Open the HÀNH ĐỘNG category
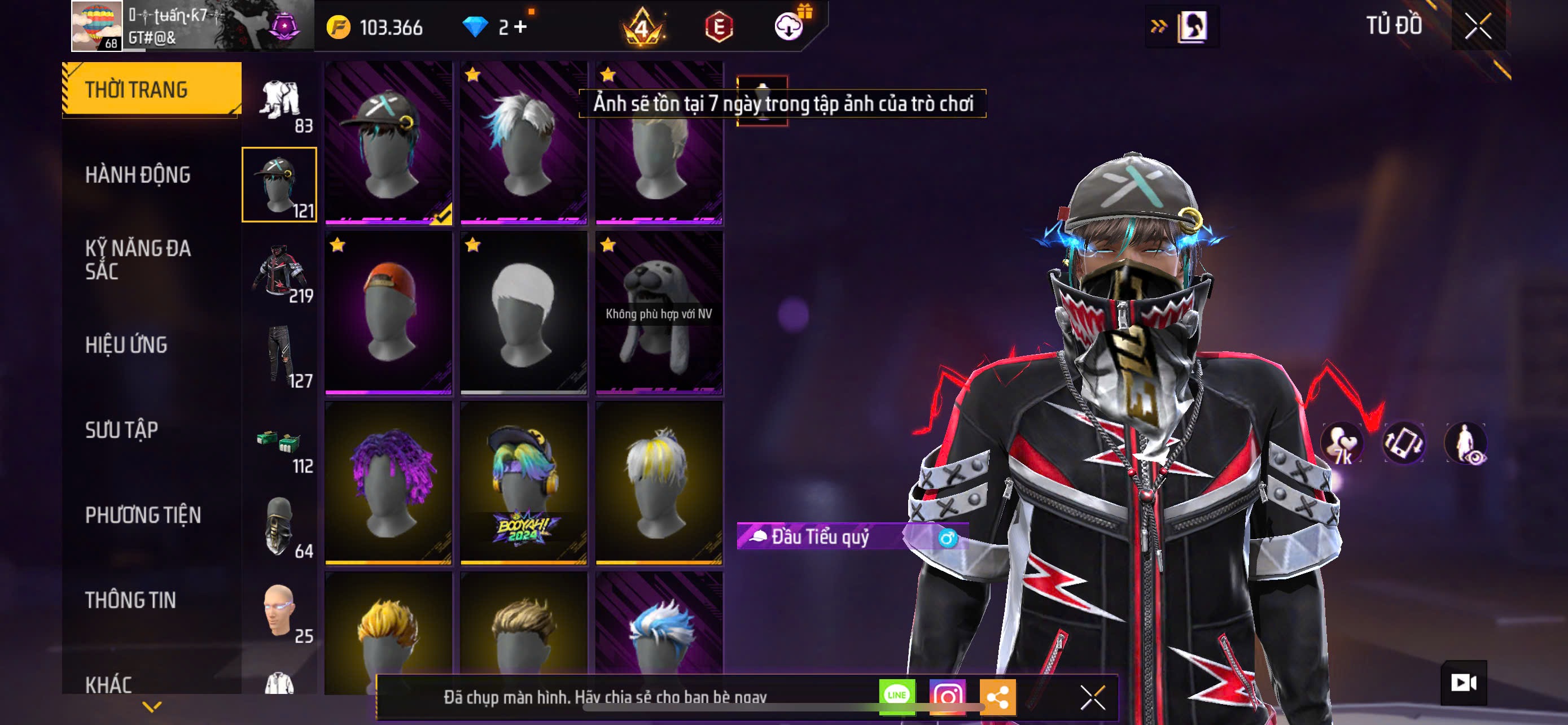1568x725 pixels. point(138,174)
